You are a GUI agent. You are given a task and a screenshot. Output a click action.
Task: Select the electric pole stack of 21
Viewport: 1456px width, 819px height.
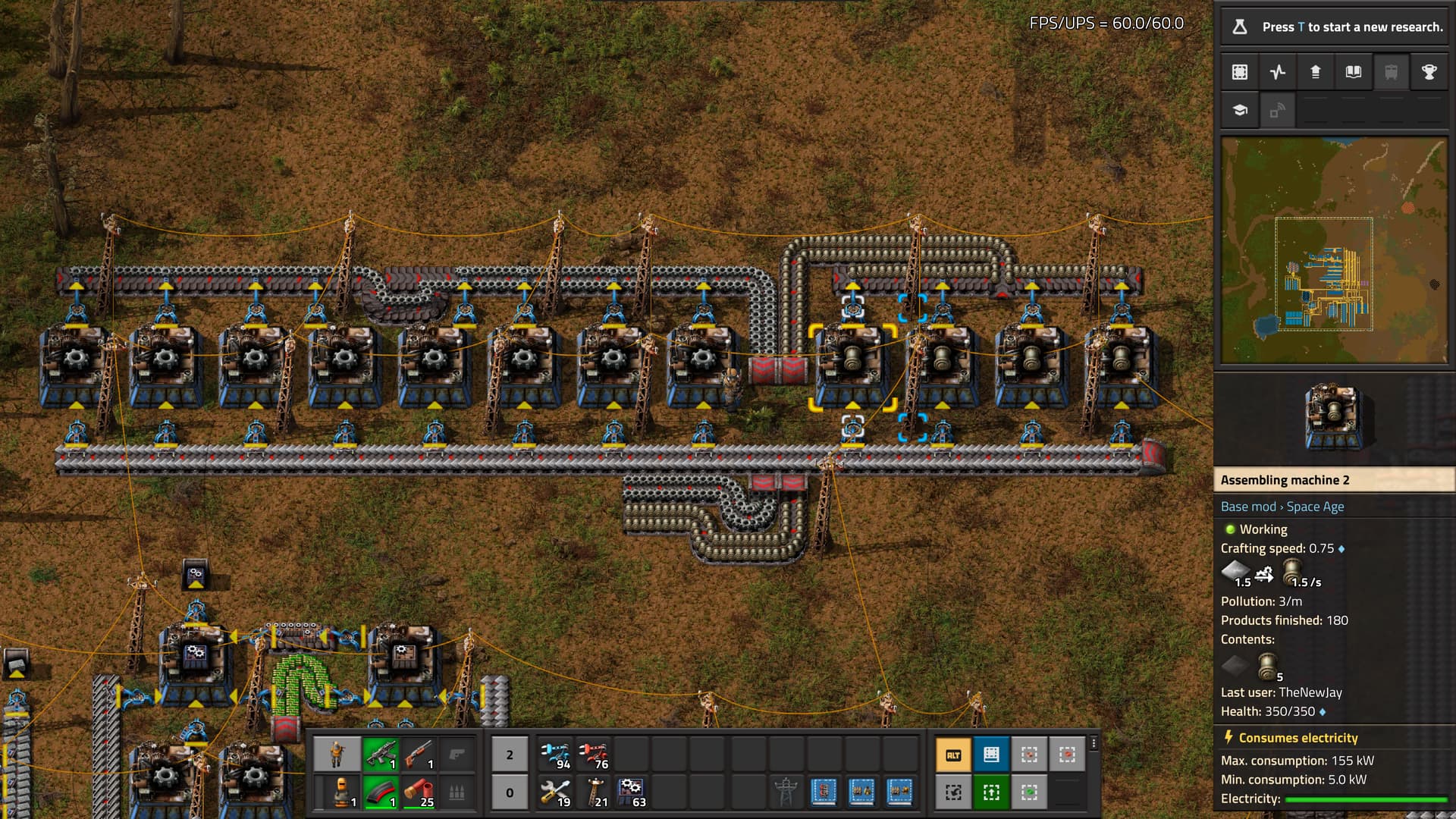pos(594,792)
